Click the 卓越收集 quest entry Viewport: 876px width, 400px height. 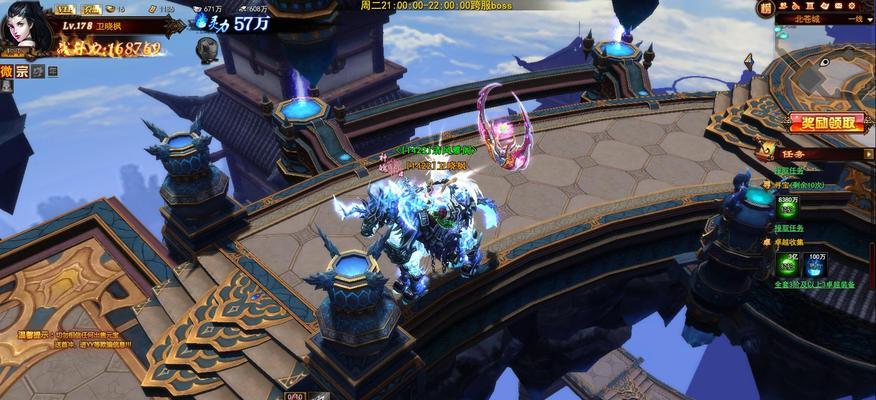pyautogui.click(x=788, y=242)
